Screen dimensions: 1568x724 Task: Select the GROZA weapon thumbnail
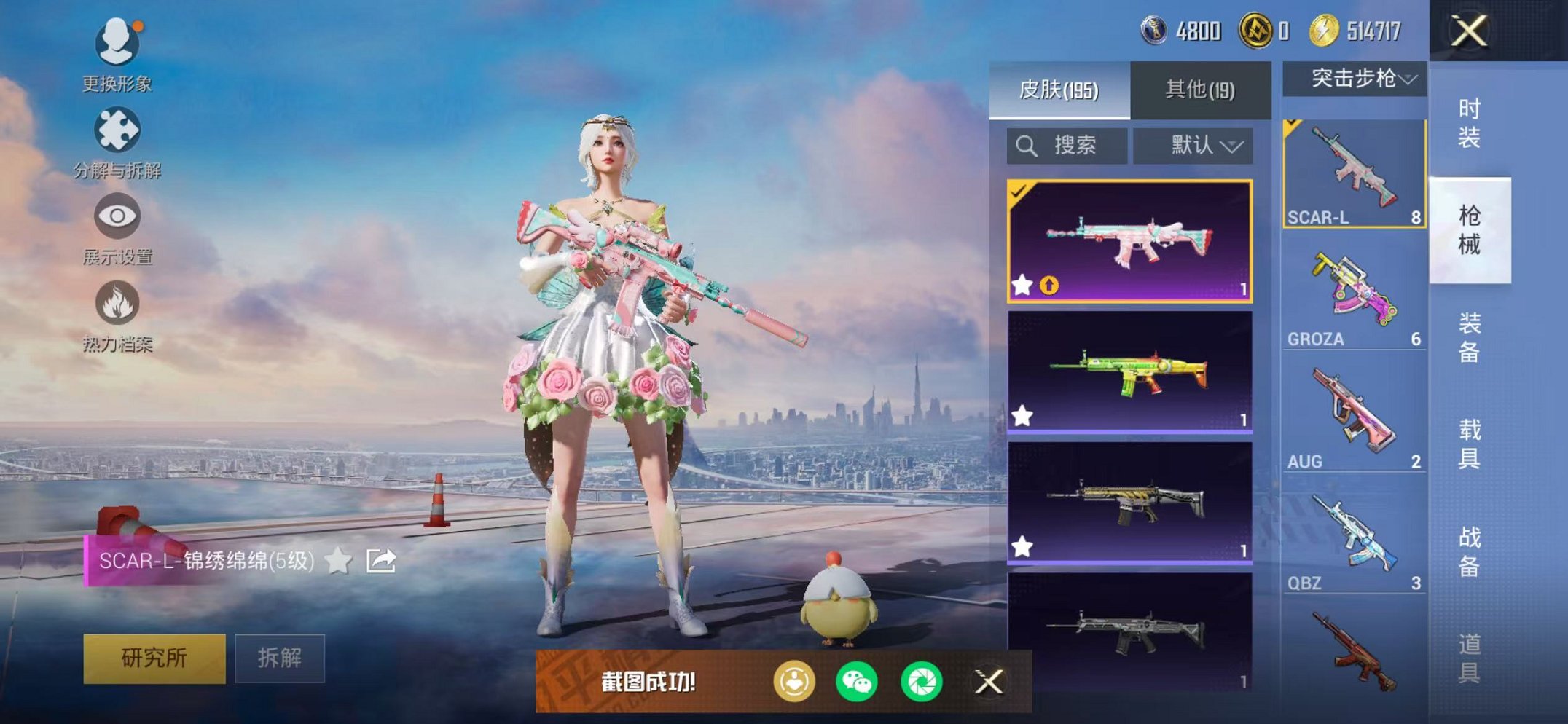click(1355, 291)
